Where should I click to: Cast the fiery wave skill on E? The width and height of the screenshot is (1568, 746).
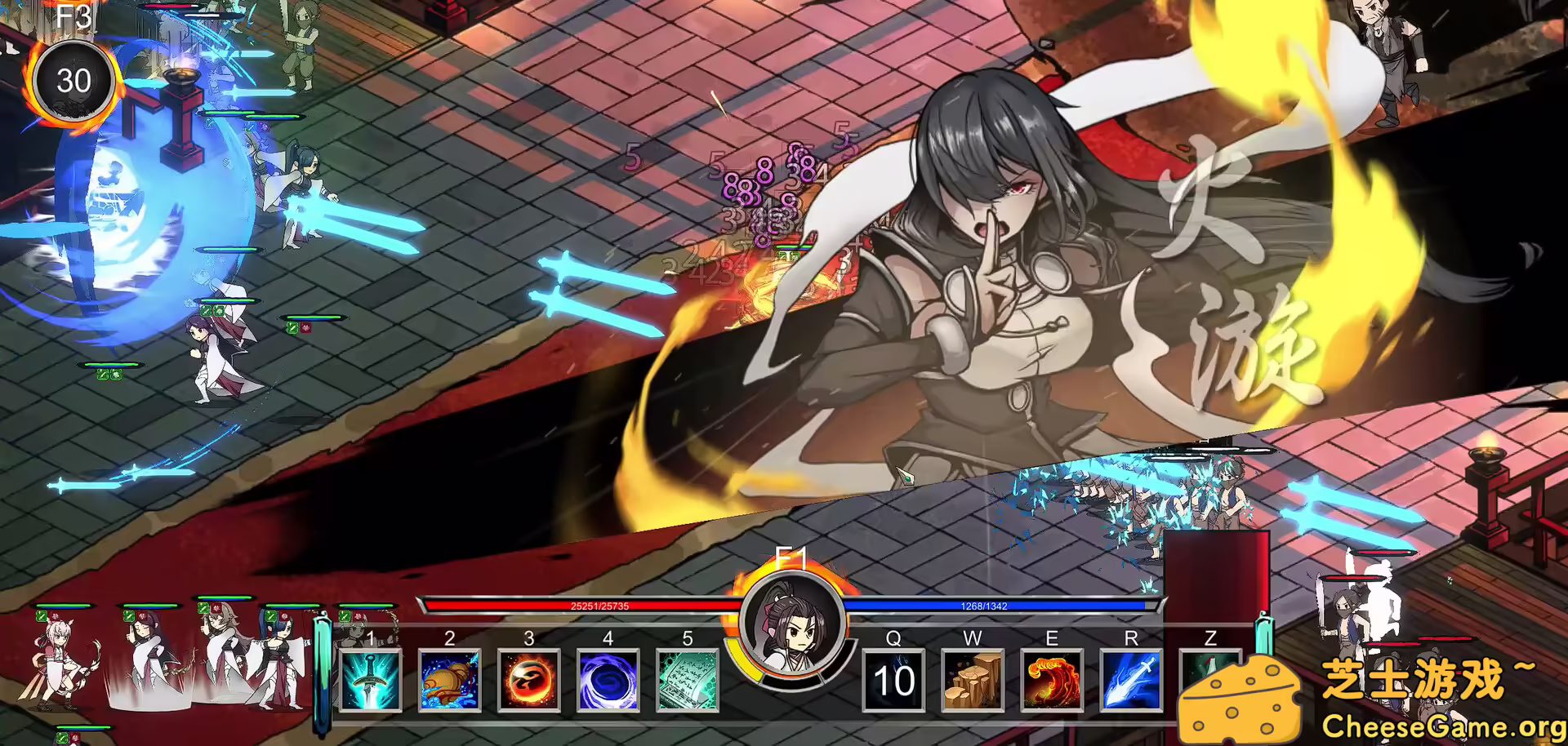1052,682
